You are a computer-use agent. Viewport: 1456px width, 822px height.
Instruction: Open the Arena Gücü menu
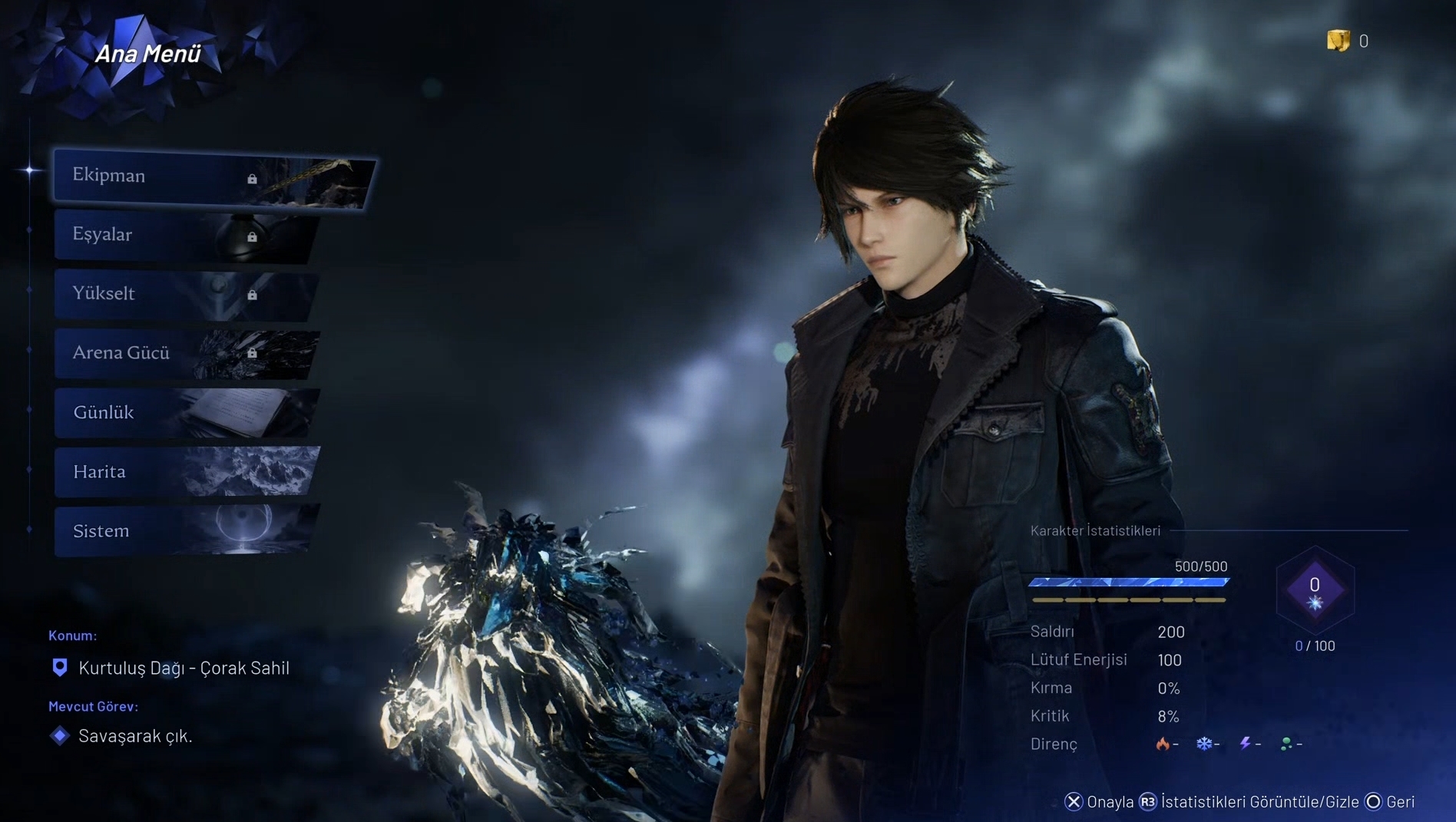pyautogui.click(x=184, y=354)
